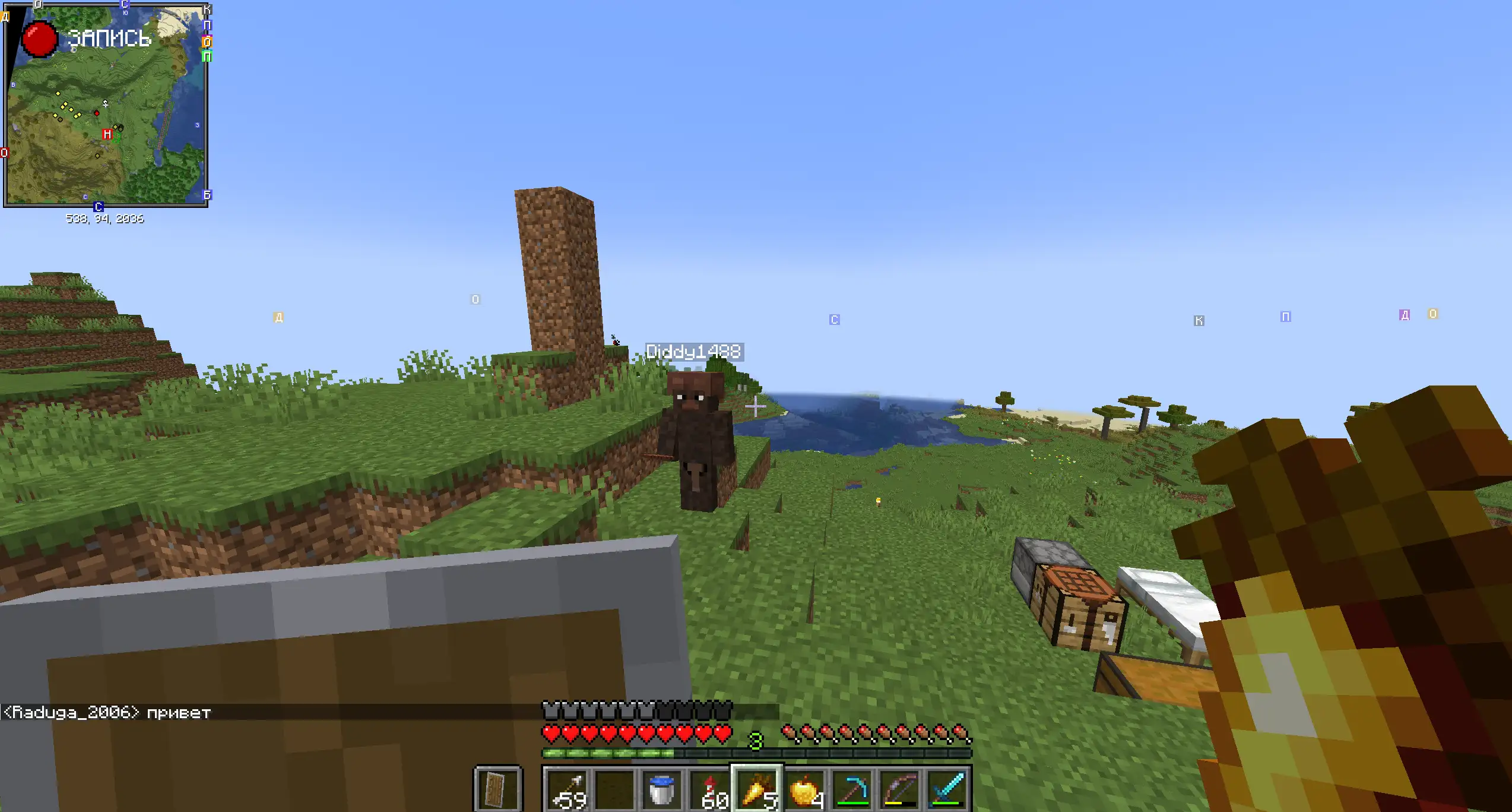Open the minimap in the corner
Viewport: 1512px width, 812px height.
coord(106,106)
